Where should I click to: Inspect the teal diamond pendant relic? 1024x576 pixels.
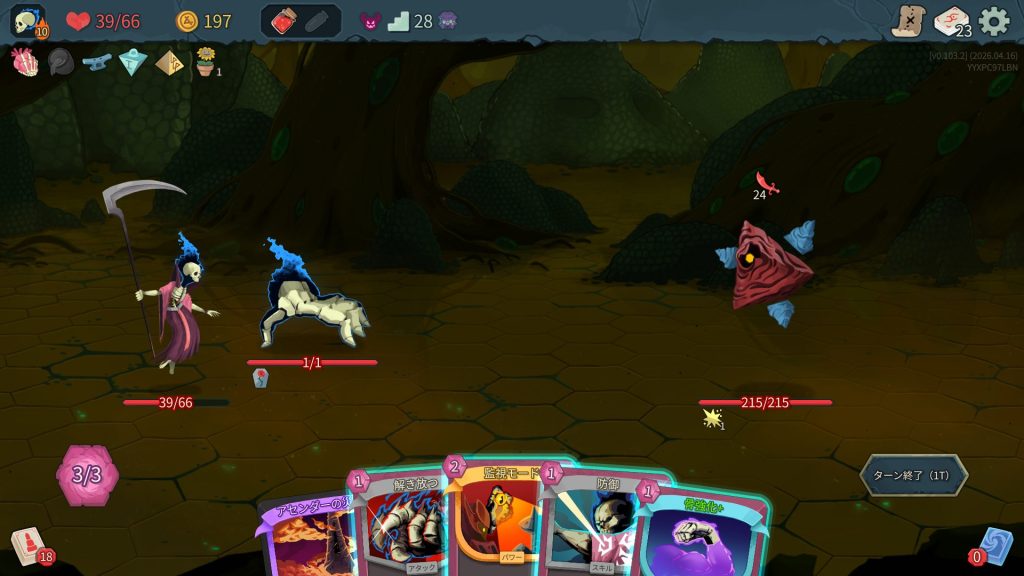(x=132, y=62)
